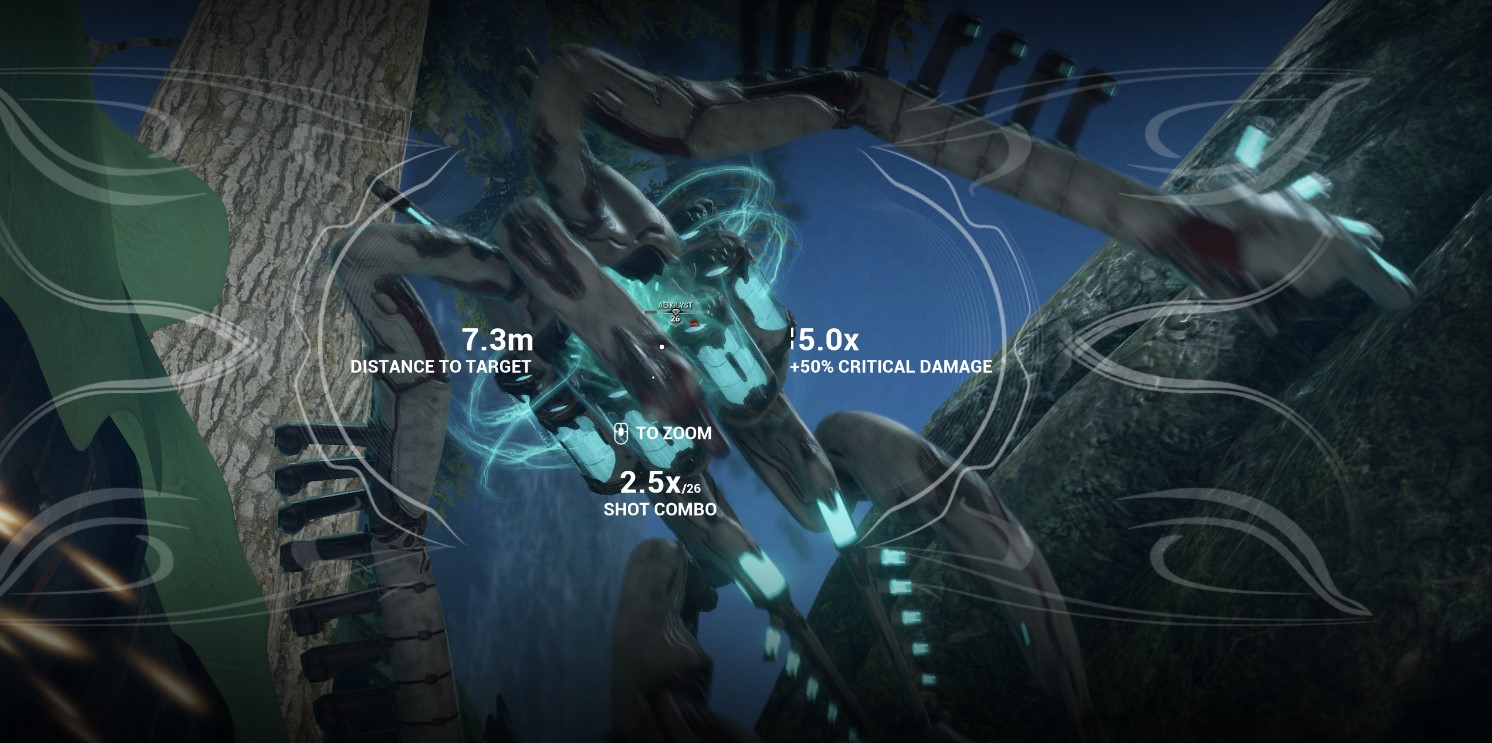1492x743 pixels.
Task: Click the SHOT COMBO label
Action: coord(659,509)
